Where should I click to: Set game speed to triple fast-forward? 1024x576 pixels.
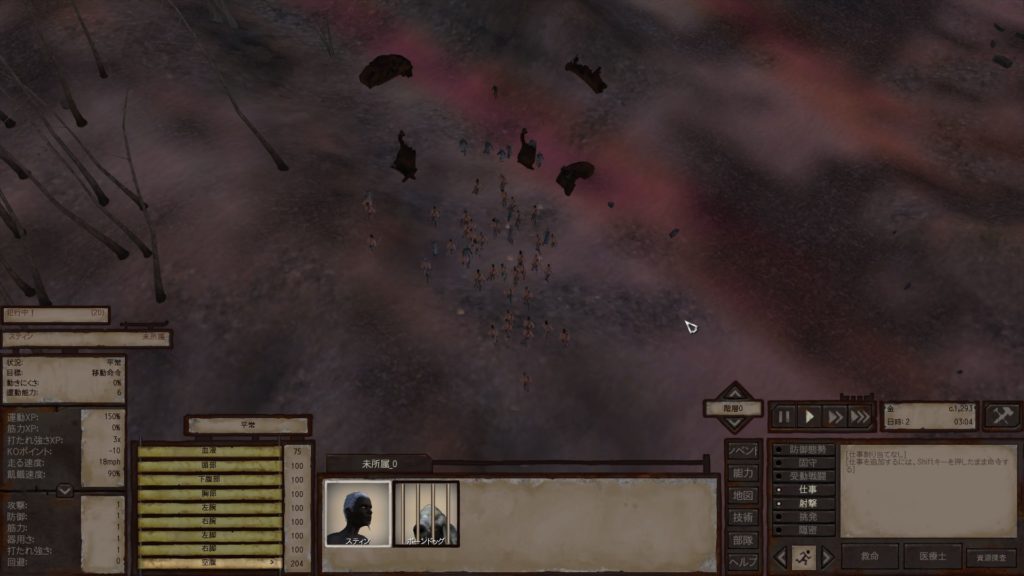(x=860, y=416)
